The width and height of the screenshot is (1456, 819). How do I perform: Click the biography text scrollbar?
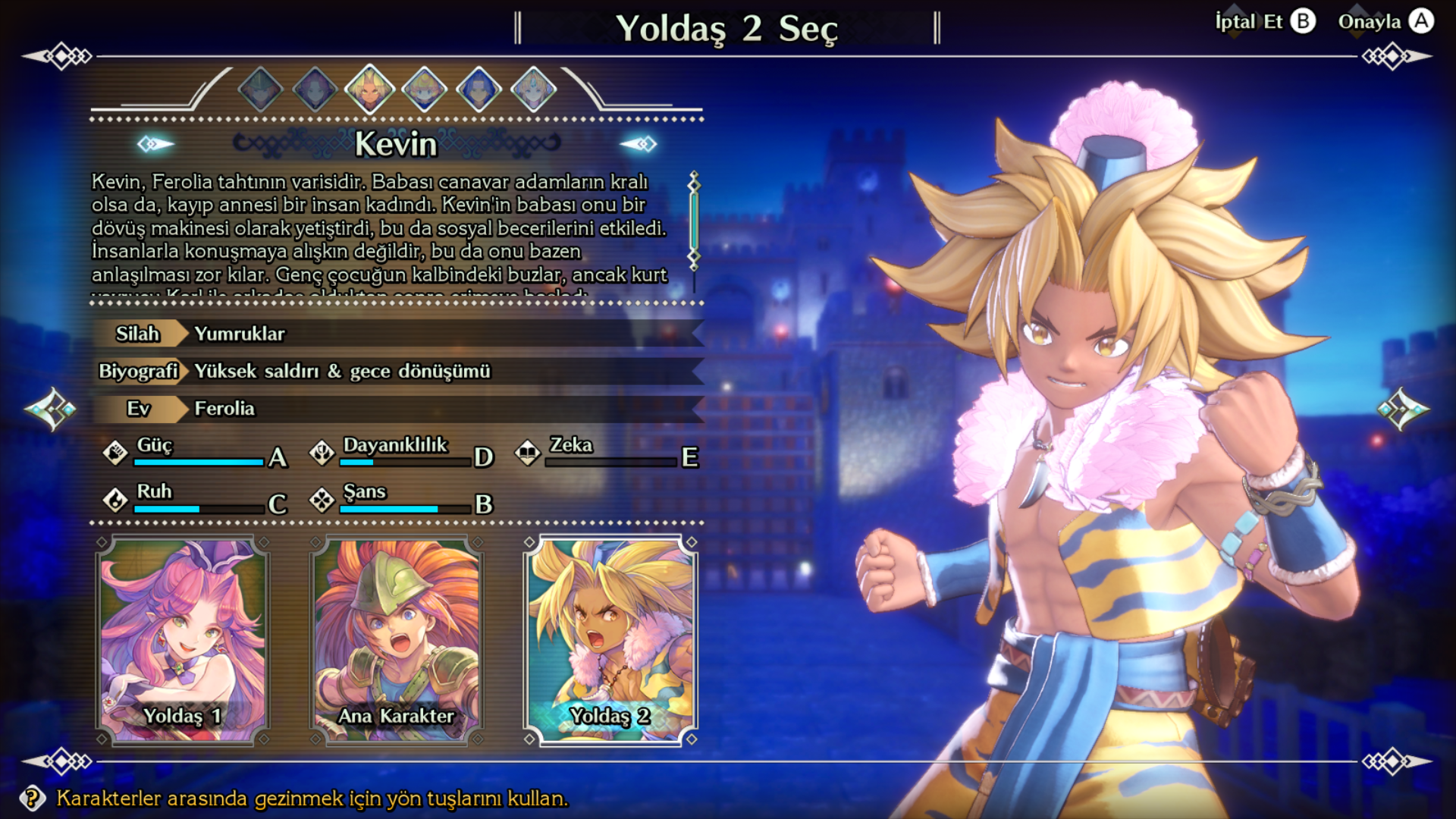(x=693, y=221)
